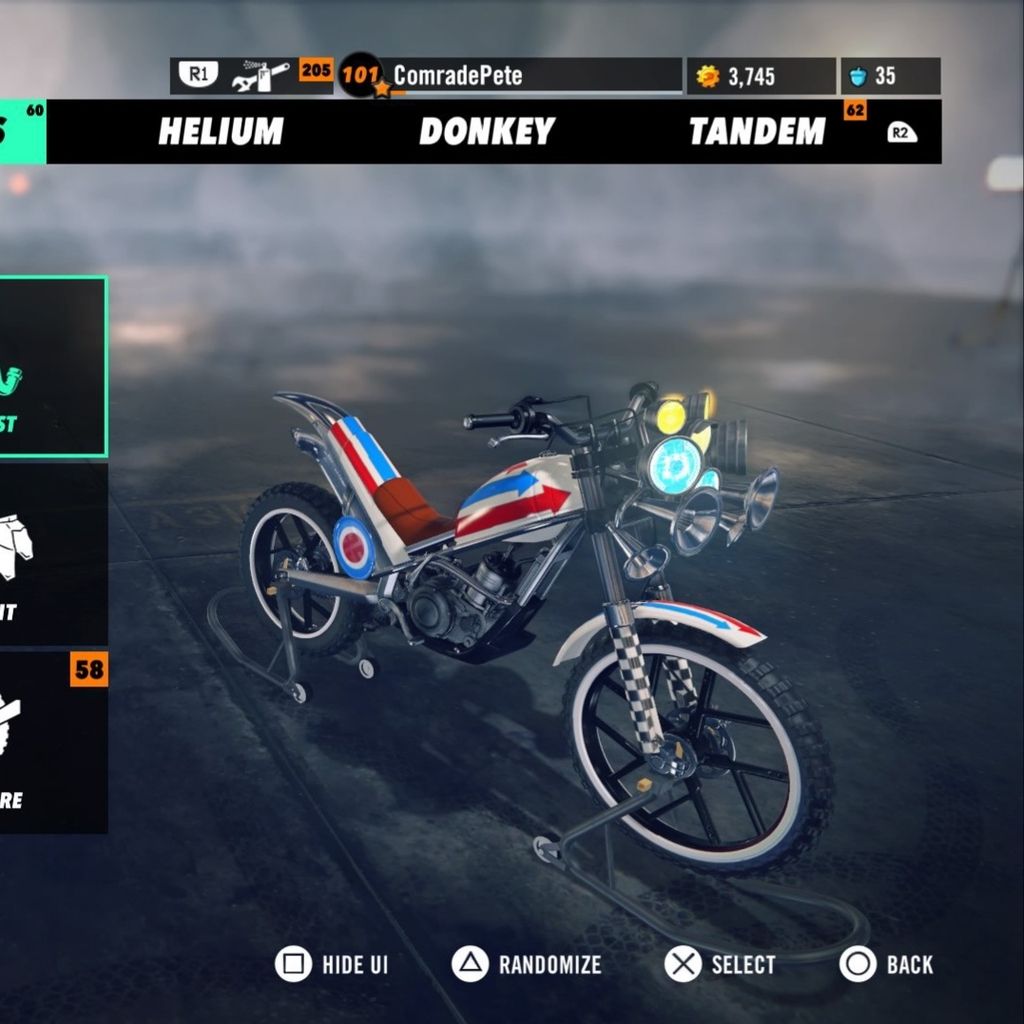
Task: Open ComradePete's player profile banner
Action: coord(510,76)
